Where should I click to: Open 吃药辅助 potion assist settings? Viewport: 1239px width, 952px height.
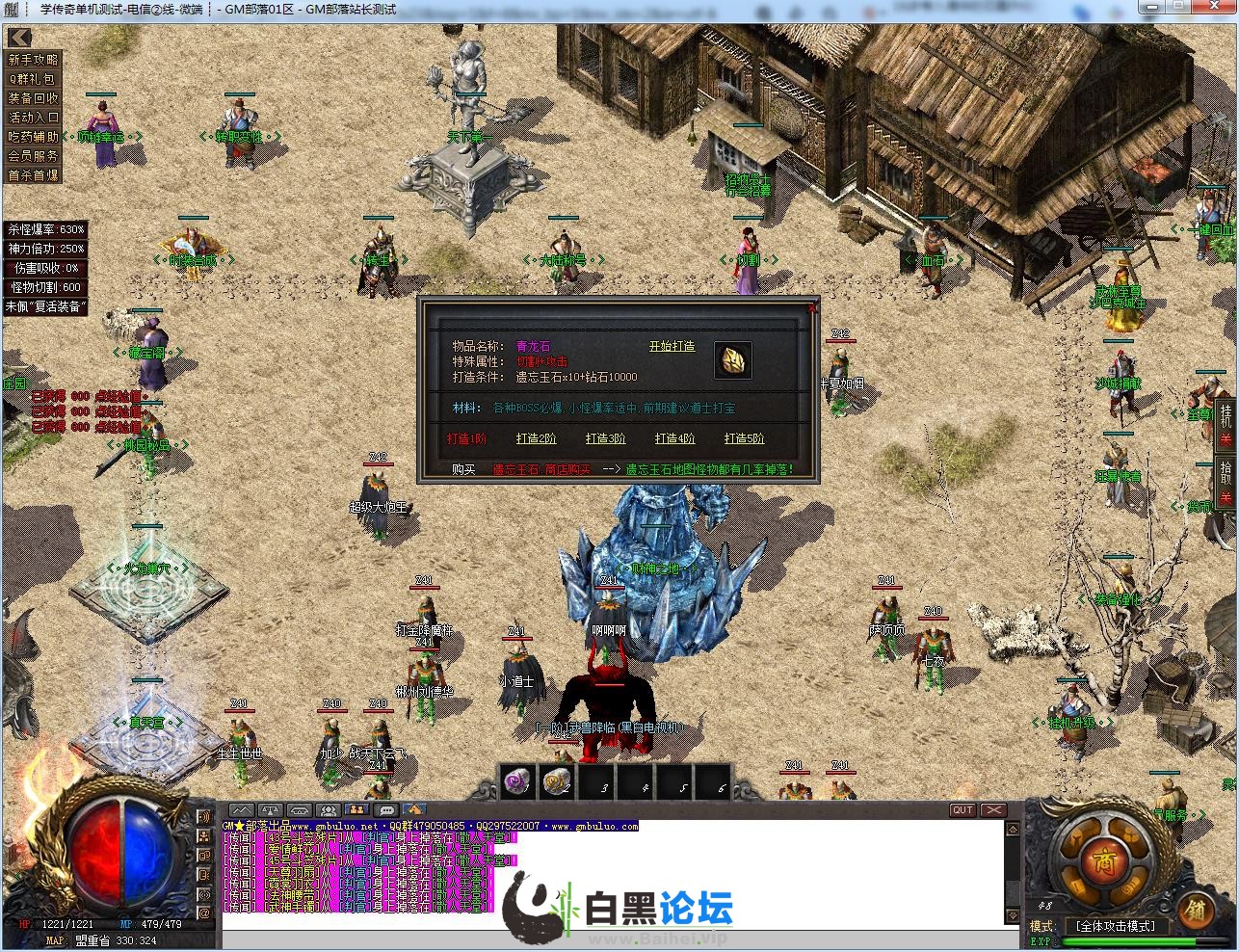click(34, 137)
